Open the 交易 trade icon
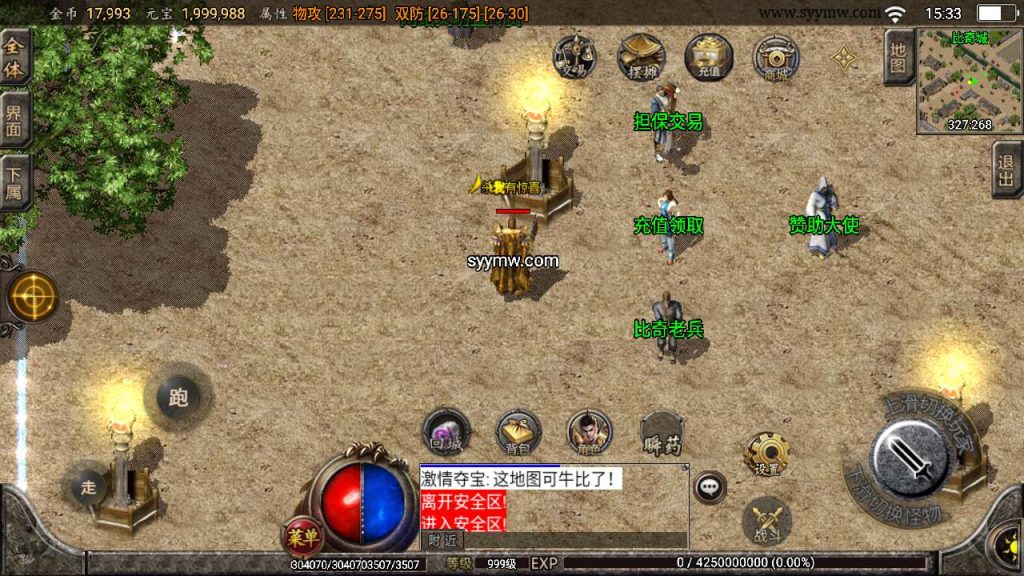This screenshot has height=576, width=1024. pyautogui.click(x=574, y=56)
